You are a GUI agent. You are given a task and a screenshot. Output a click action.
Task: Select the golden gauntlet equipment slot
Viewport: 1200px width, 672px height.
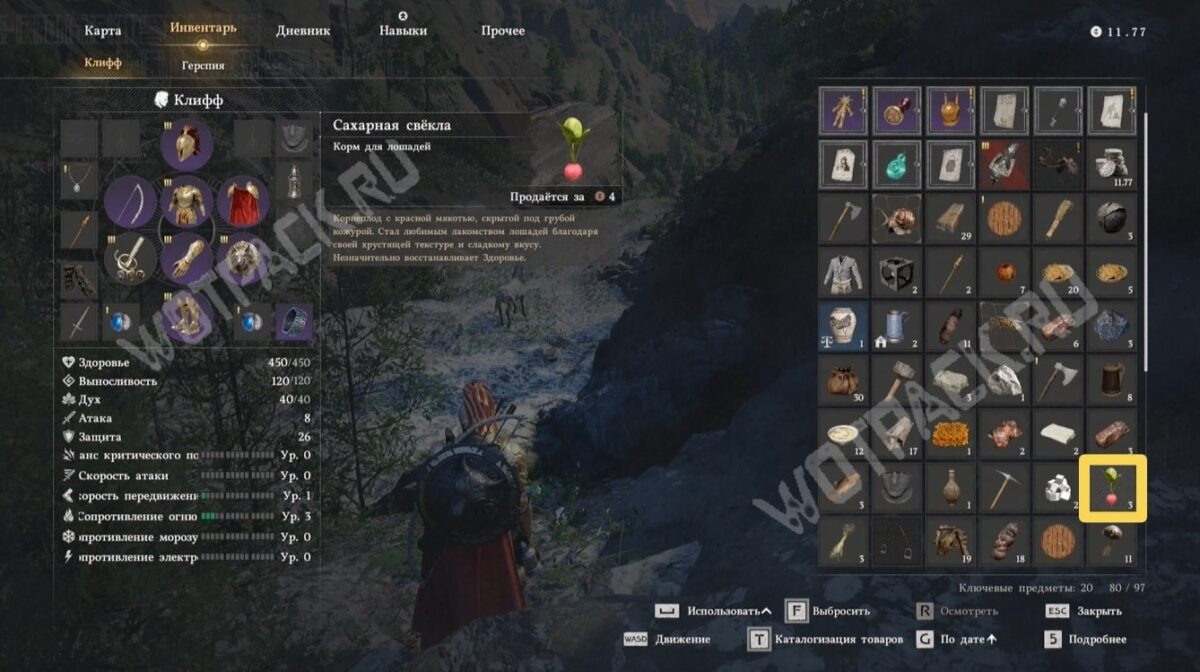(186, 260)
